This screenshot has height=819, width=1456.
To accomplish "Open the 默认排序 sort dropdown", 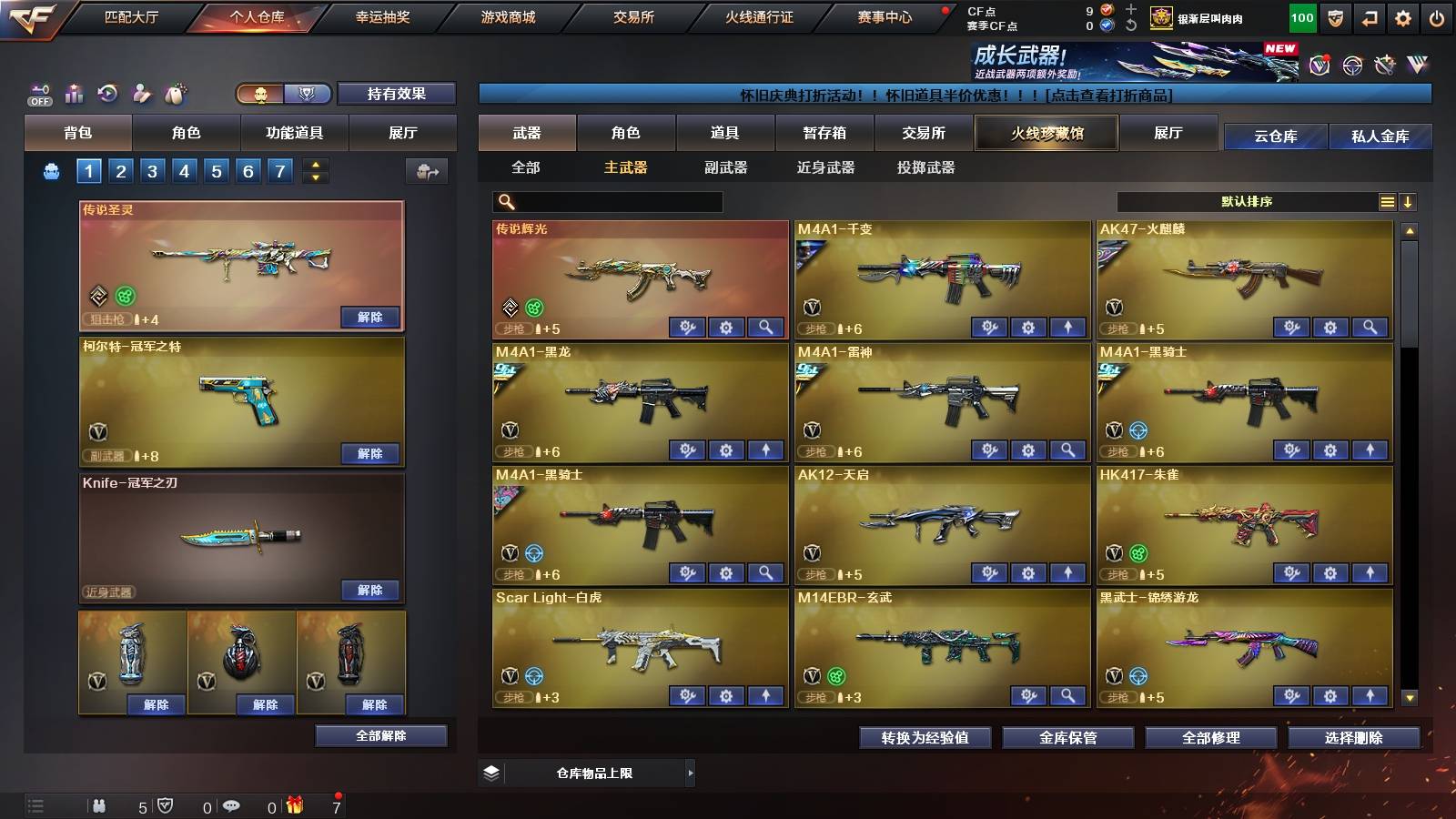I will click(x=1247, y=201).
